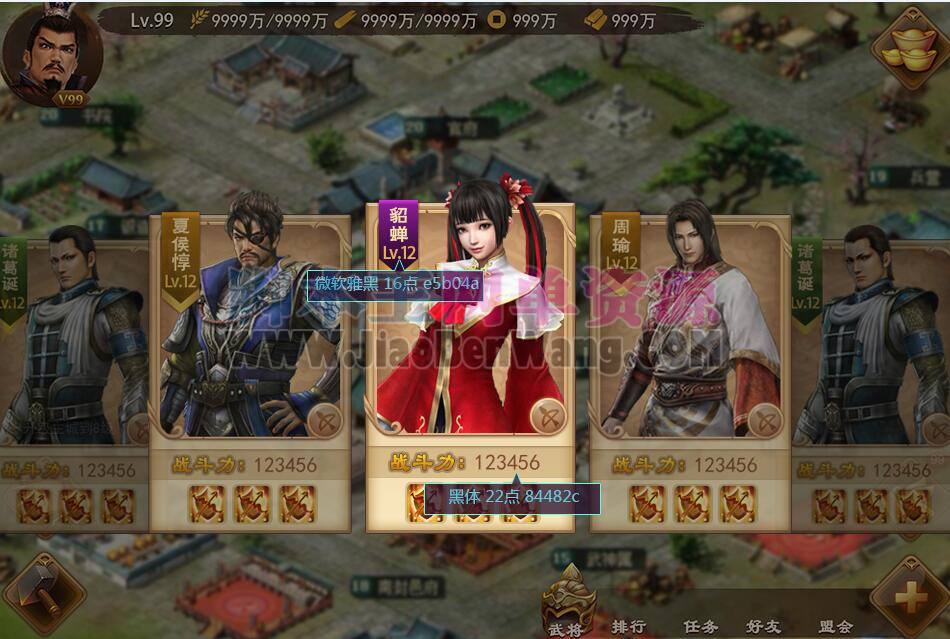
Task: Select the bow icon on 周瑜's card
Action: click(x=765, y=421)
